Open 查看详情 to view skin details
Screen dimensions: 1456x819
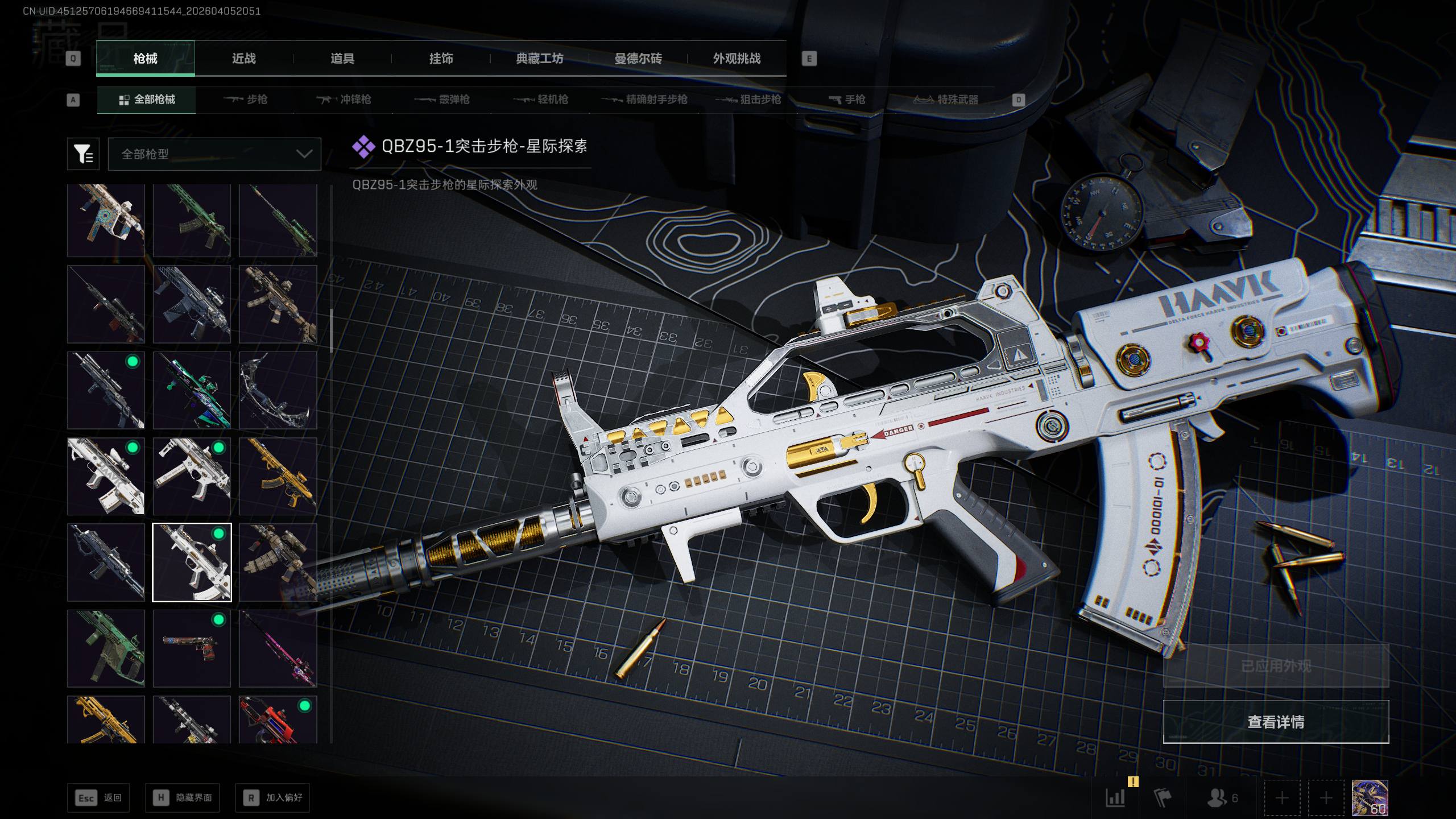click(1276, 722)
